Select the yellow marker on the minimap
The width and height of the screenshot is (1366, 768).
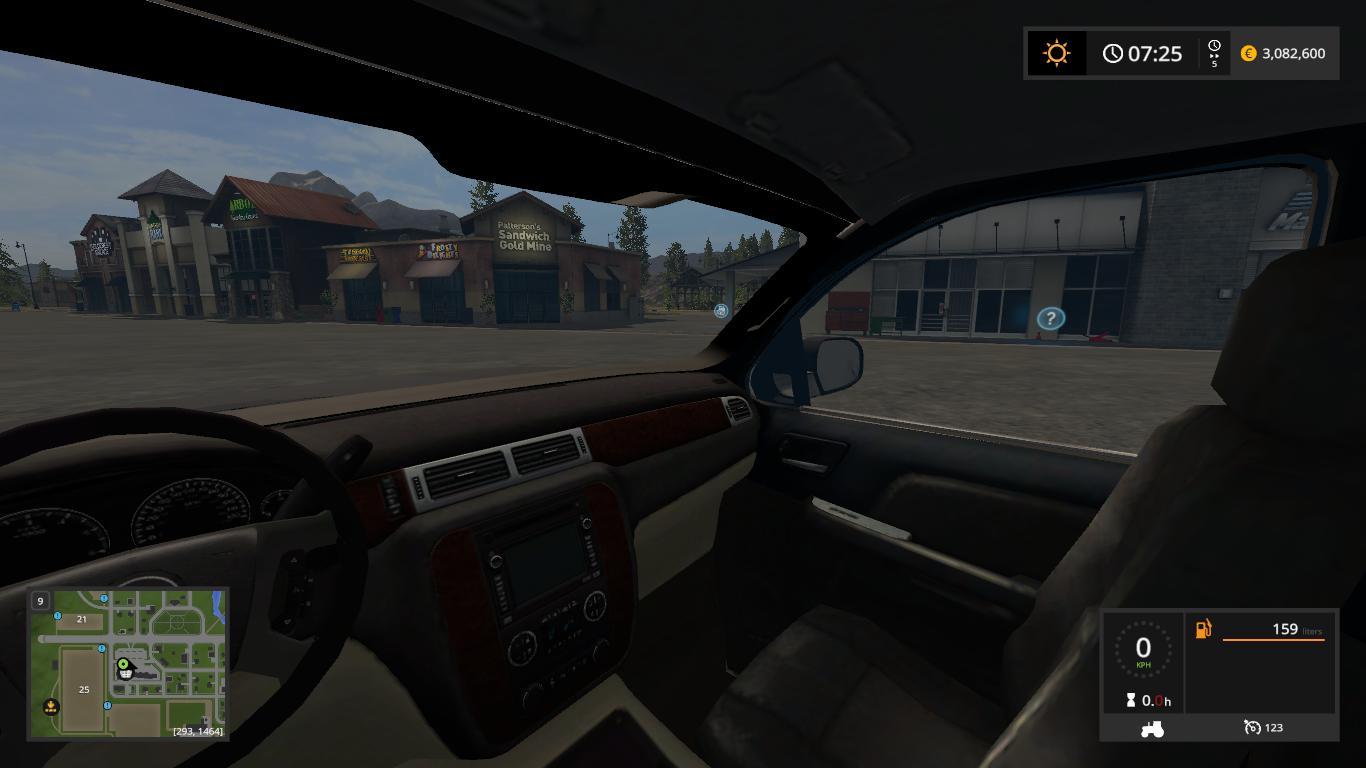pyautogui.click(x=51, y=707)
